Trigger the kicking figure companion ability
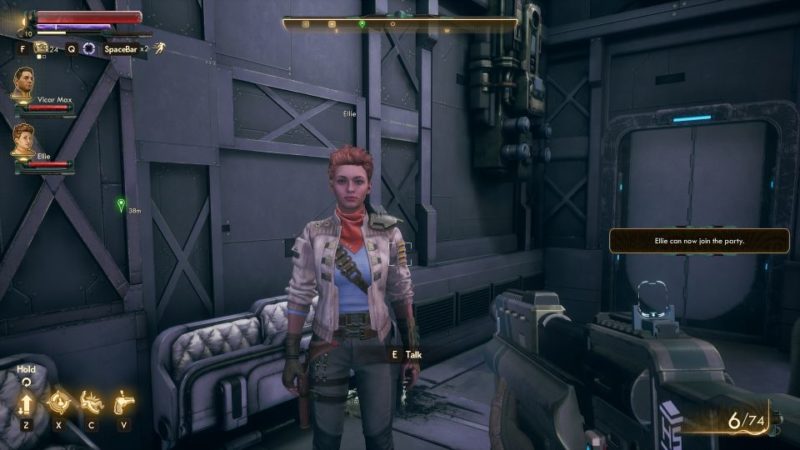800x450 pixels. (91, 401)
